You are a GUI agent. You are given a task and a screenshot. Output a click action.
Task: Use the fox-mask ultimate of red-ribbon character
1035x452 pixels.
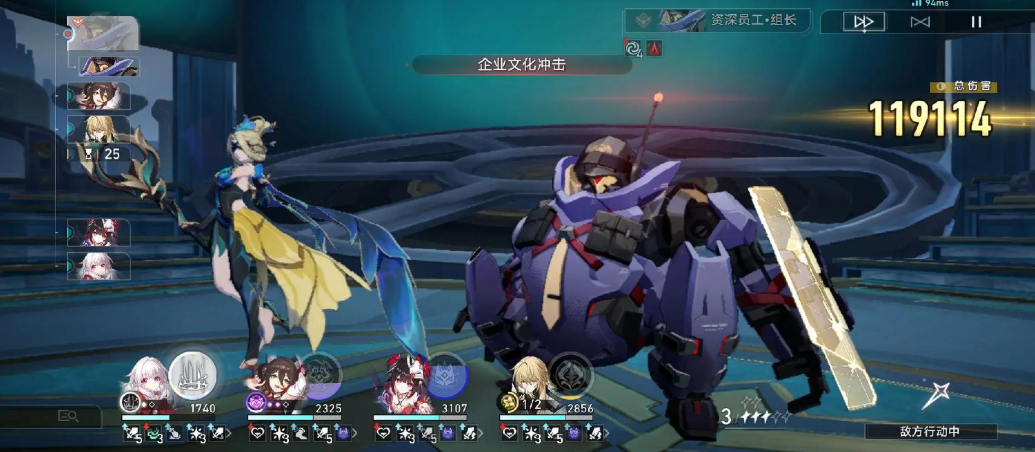[x=446, y=376]
